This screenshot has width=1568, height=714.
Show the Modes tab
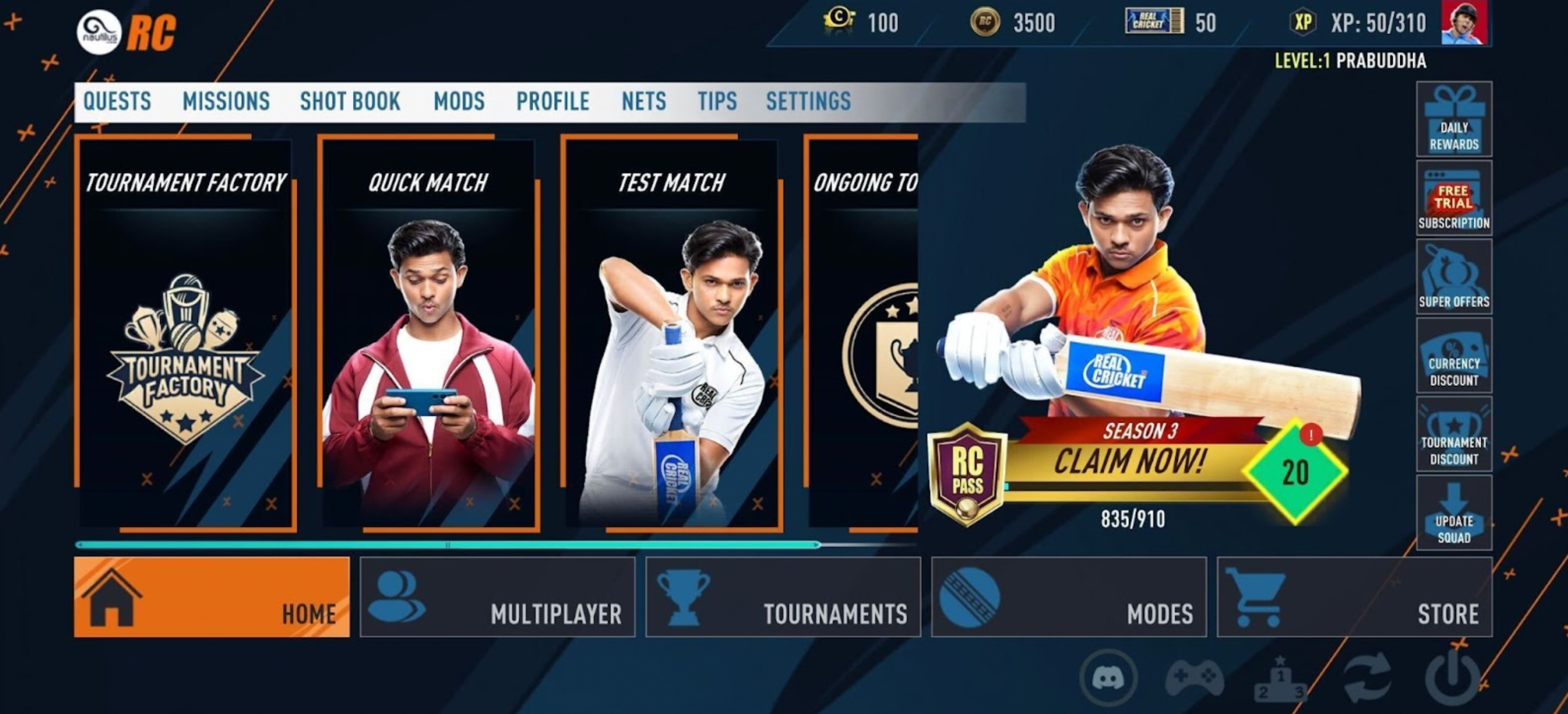point(1068,598)
